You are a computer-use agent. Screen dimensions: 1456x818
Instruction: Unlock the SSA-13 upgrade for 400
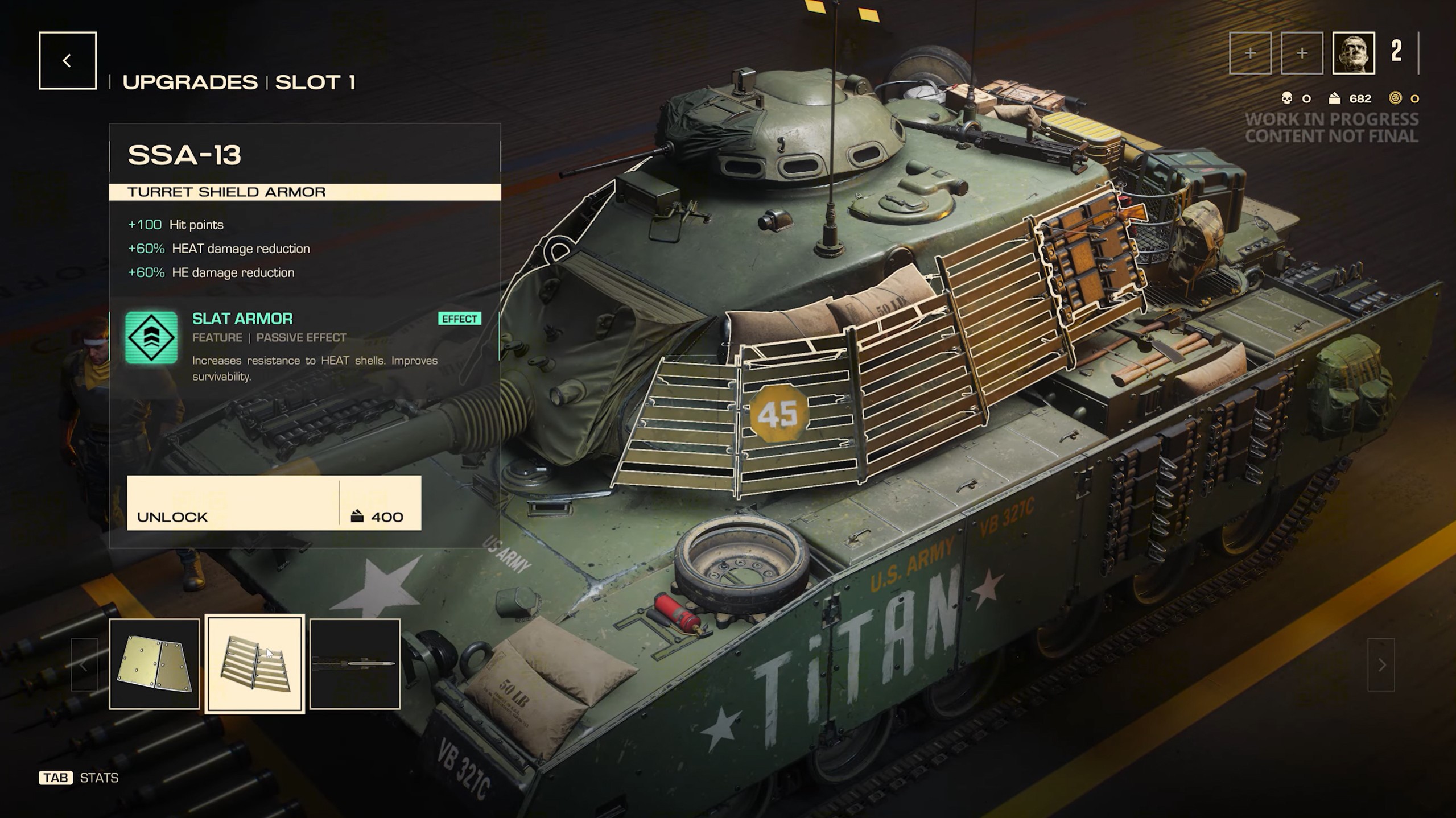[x=274, y=503]
